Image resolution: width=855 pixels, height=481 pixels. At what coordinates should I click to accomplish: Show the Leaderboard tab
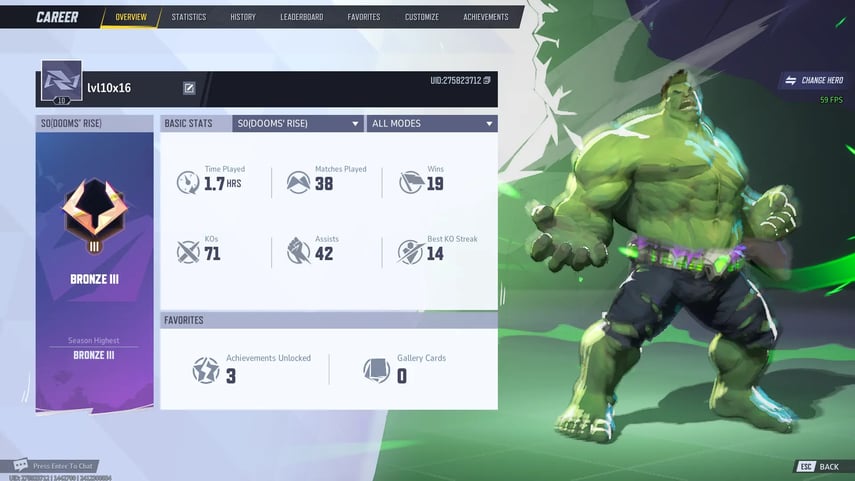pos(301,17)
